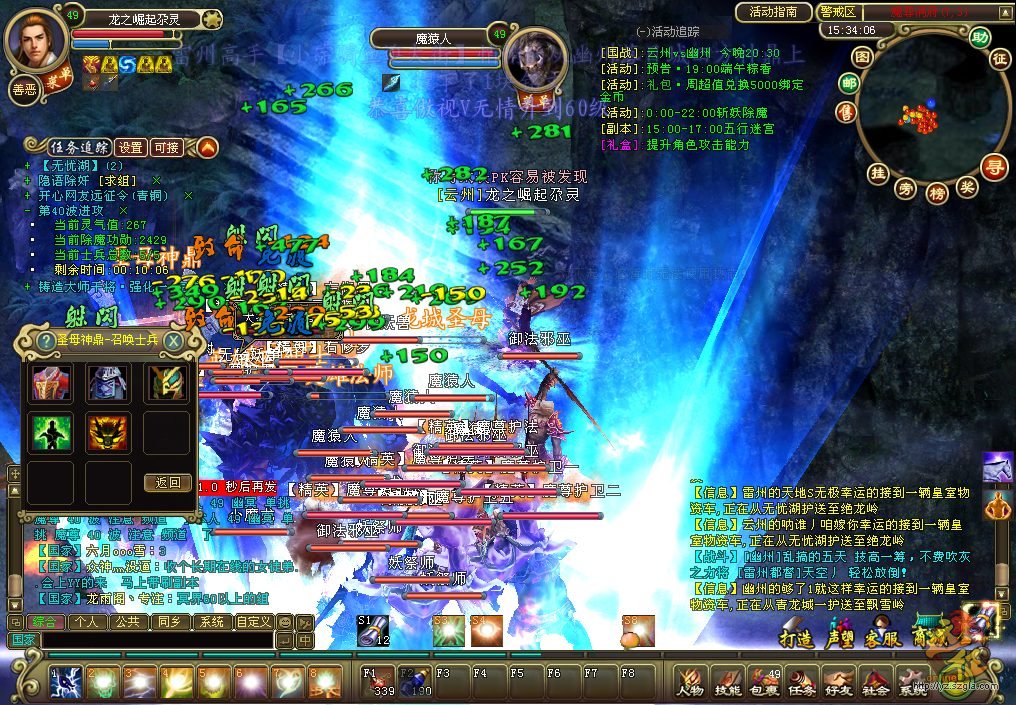Open the 好友 friends menu
This screenshot has width=1016, height=705.
point(838,682)
